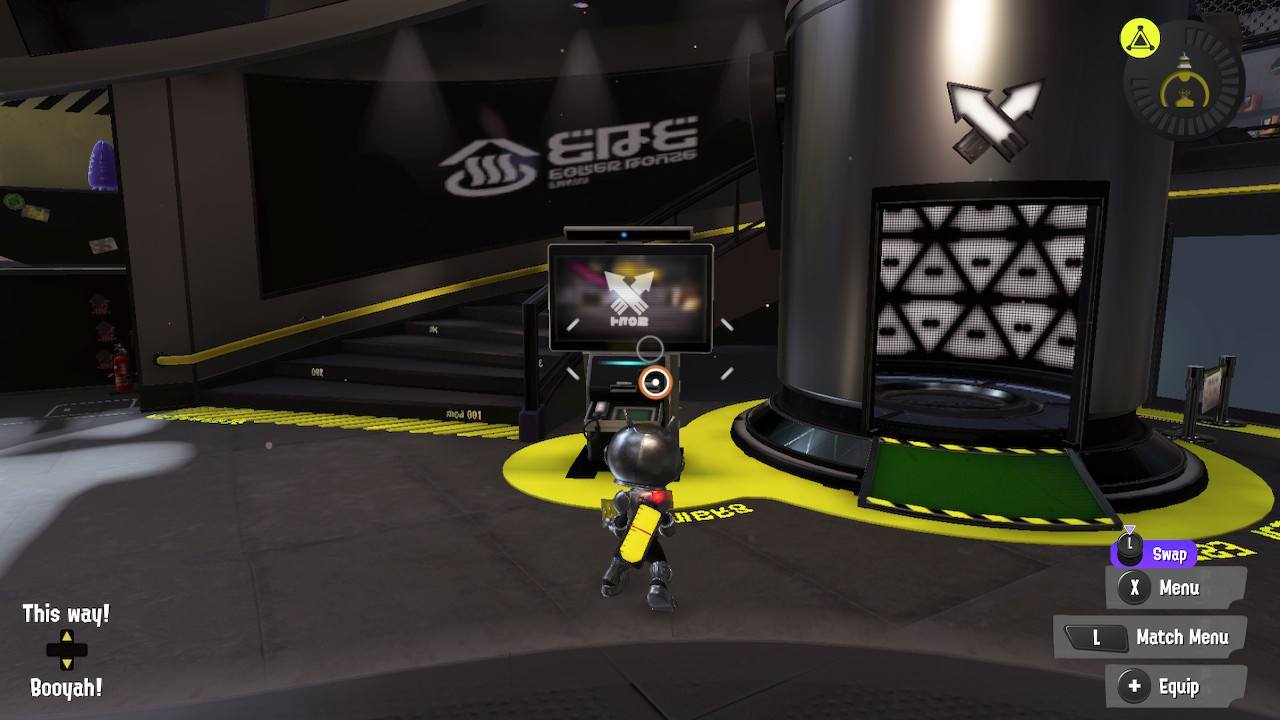1280x720 pixels.
Task: Activate the Equip prompt
Action: 1177,687
